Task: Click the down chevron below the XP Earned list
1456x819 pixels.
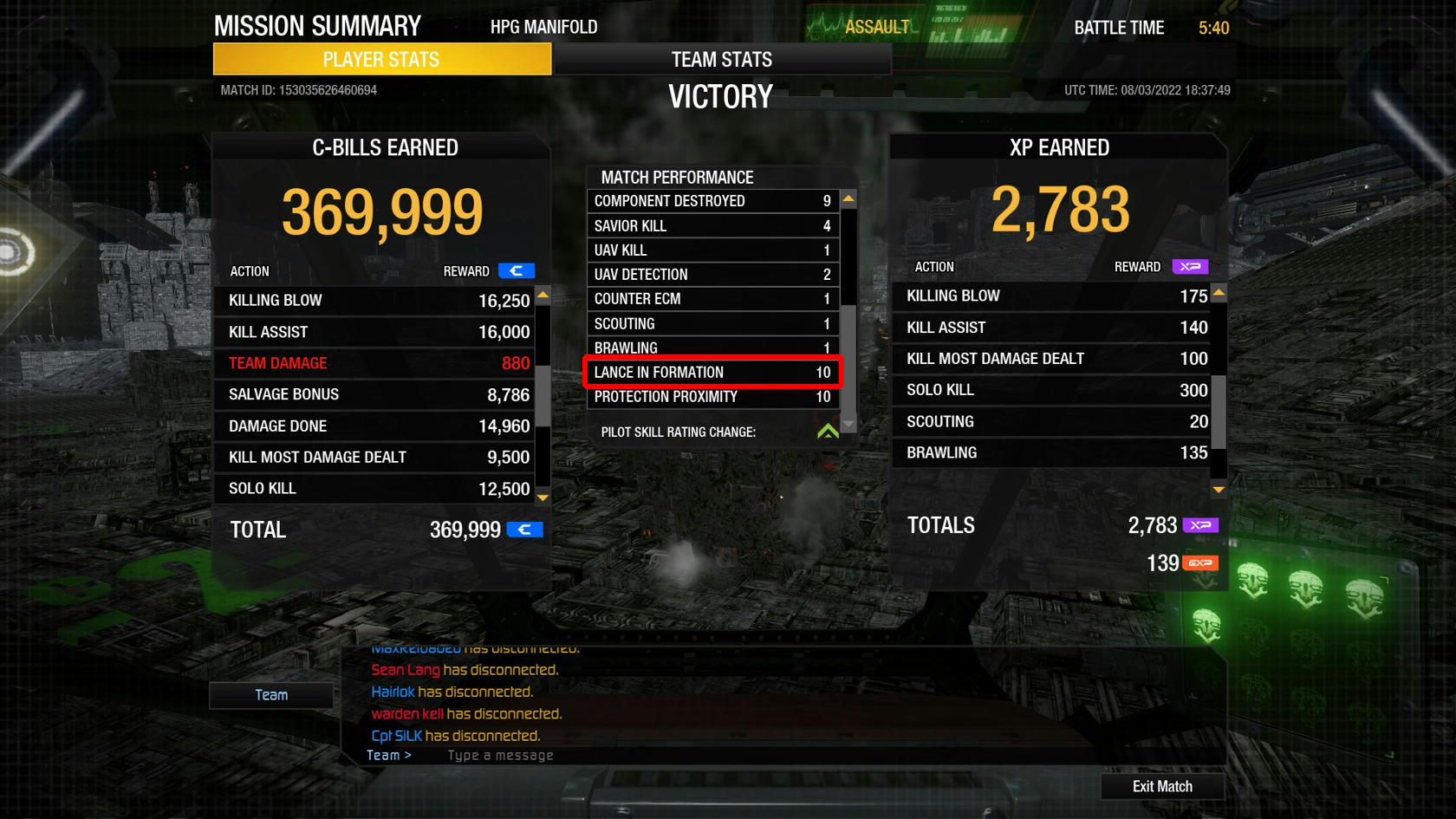Action: pos(1218,490)
